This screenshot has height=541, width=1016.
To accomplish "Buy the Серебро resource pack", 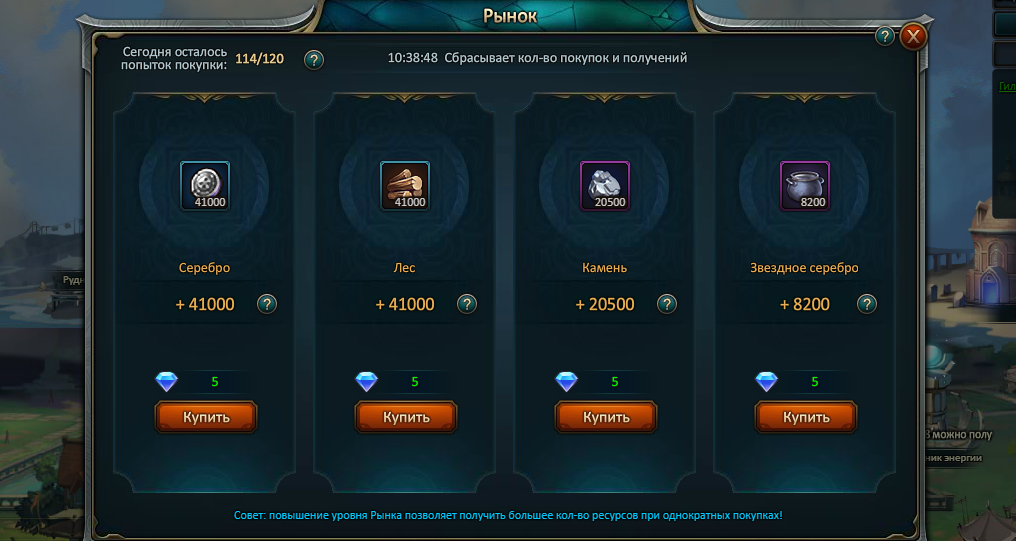I will coord(206,417).
